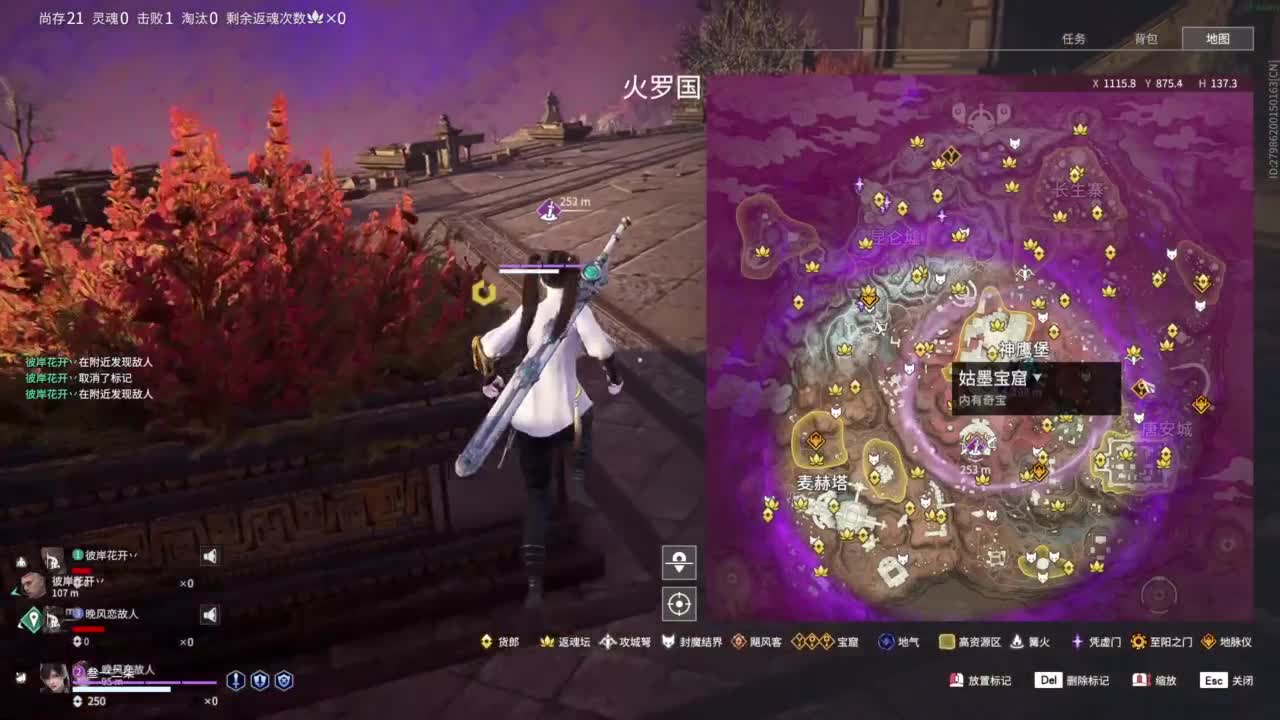Toggle the crosshair center-on-player control
This screenshot has height=720, width=1280.
pyautogui.click(x=679, y=603)
